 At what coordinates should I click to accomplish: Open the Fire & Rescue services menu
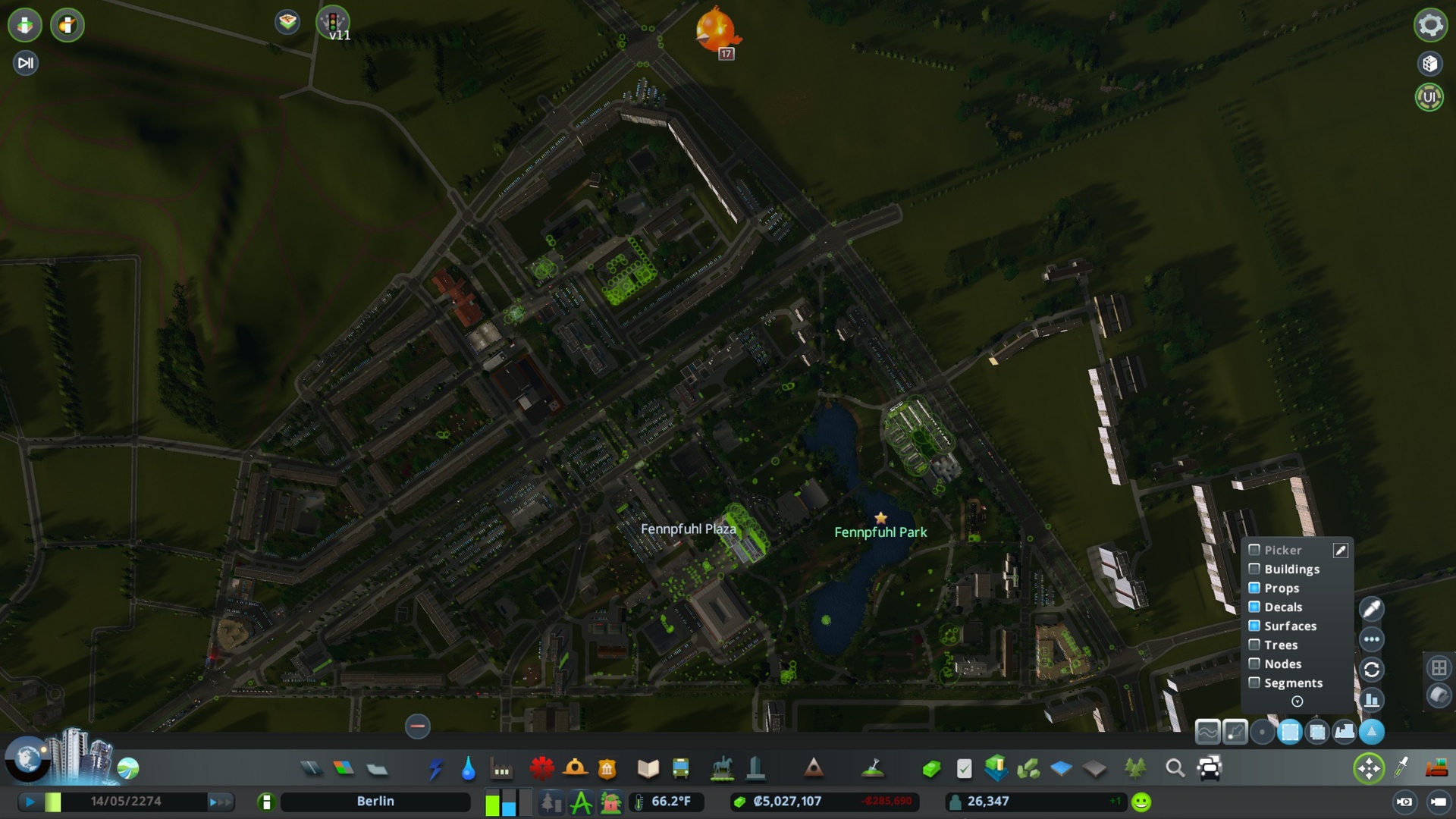(x=576, y=768)
